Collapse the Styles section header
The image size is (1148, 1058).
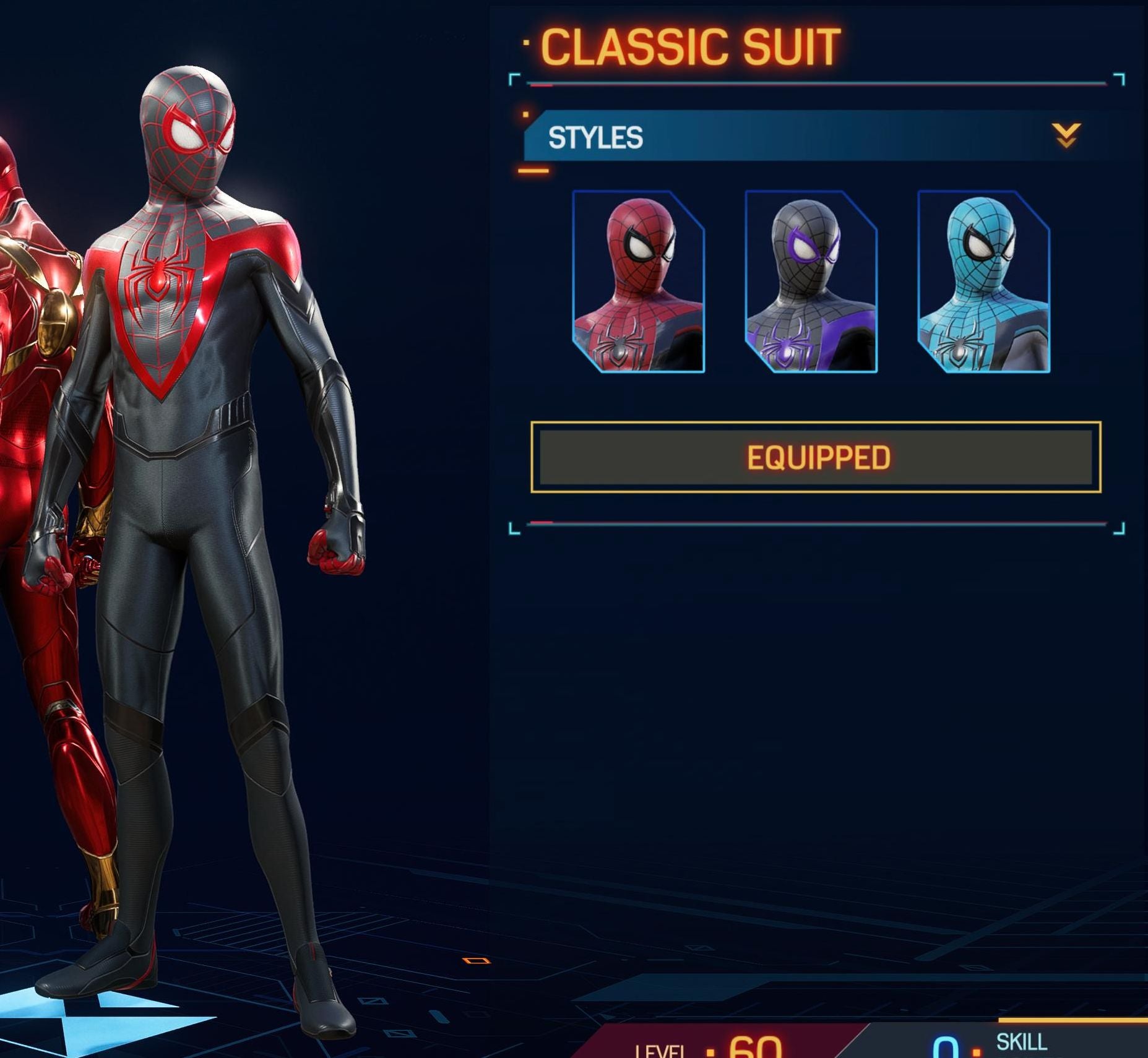click(1066, 136)
